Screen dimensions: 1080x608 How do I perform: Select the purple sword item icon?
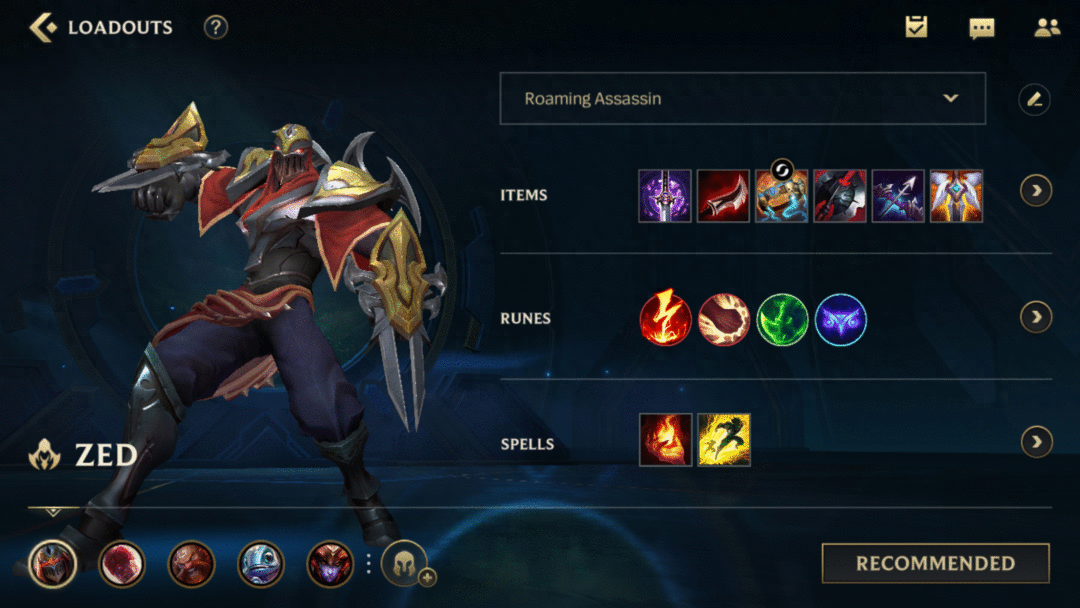point(665,195)
